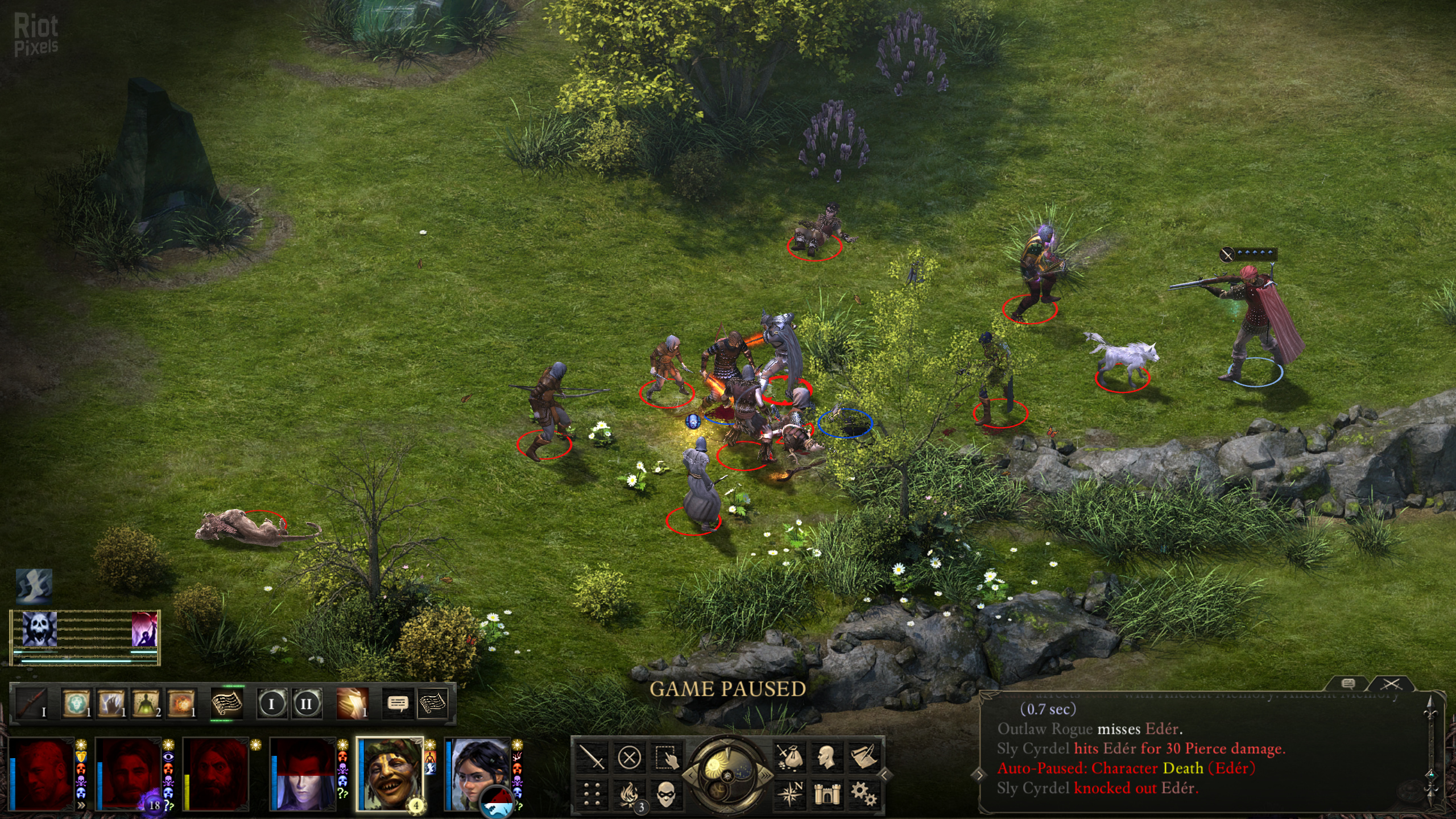
Task: Select the grinning orlan character portrait
Action: pos(390,773)
